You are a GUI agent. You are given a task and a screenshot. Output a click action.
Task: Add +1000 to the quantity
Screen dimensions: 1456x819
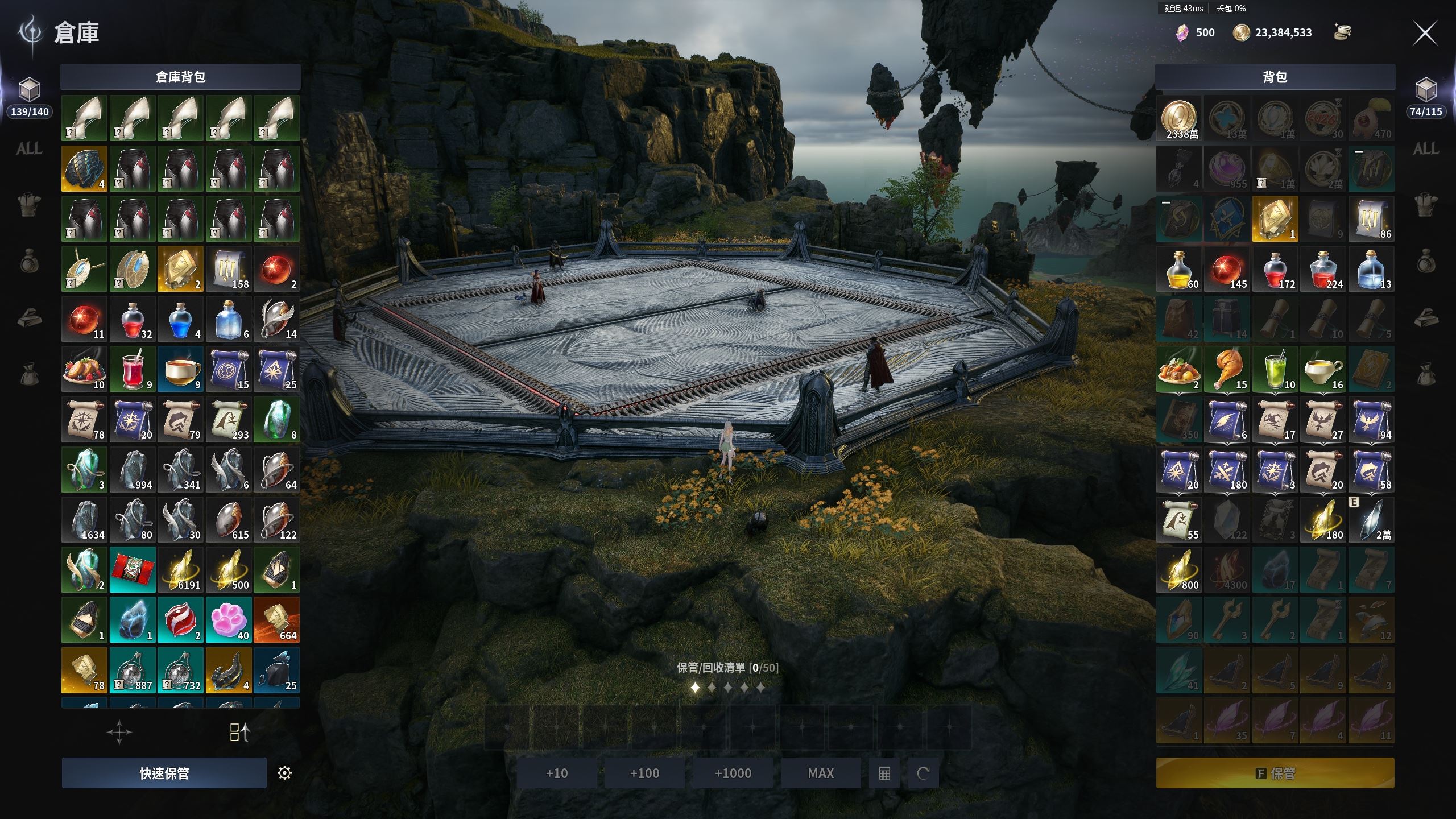coord(733,773)
